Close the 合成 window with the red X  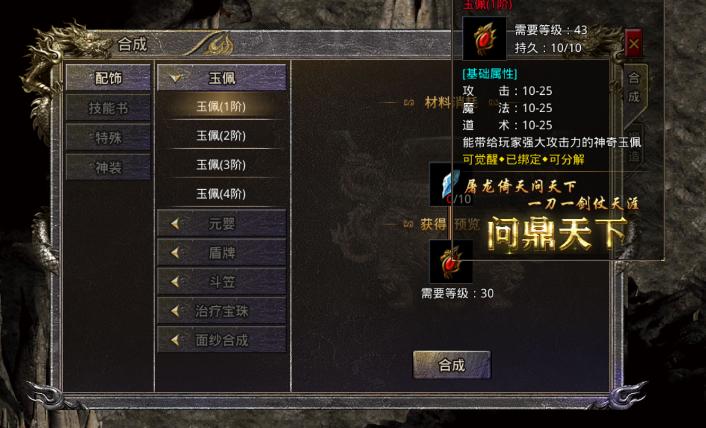point(634,45)
